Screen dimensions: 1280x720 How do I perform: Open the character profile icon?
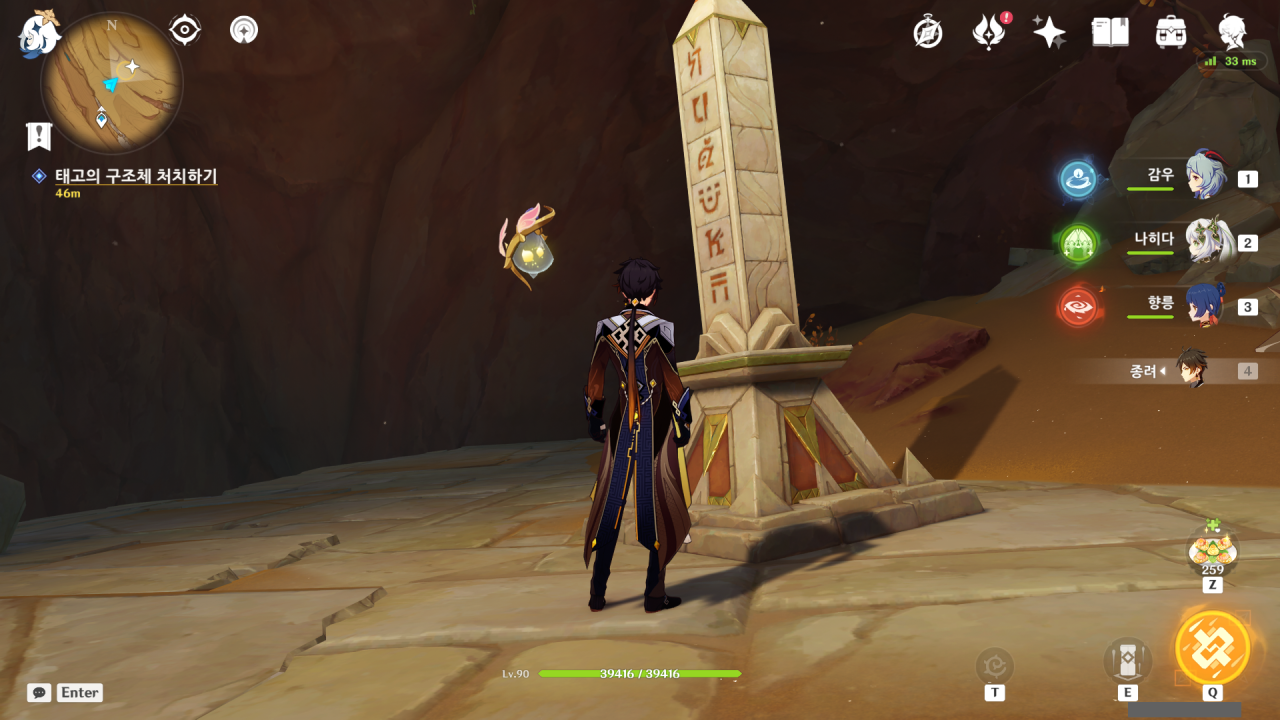[x=1232, y=32]
